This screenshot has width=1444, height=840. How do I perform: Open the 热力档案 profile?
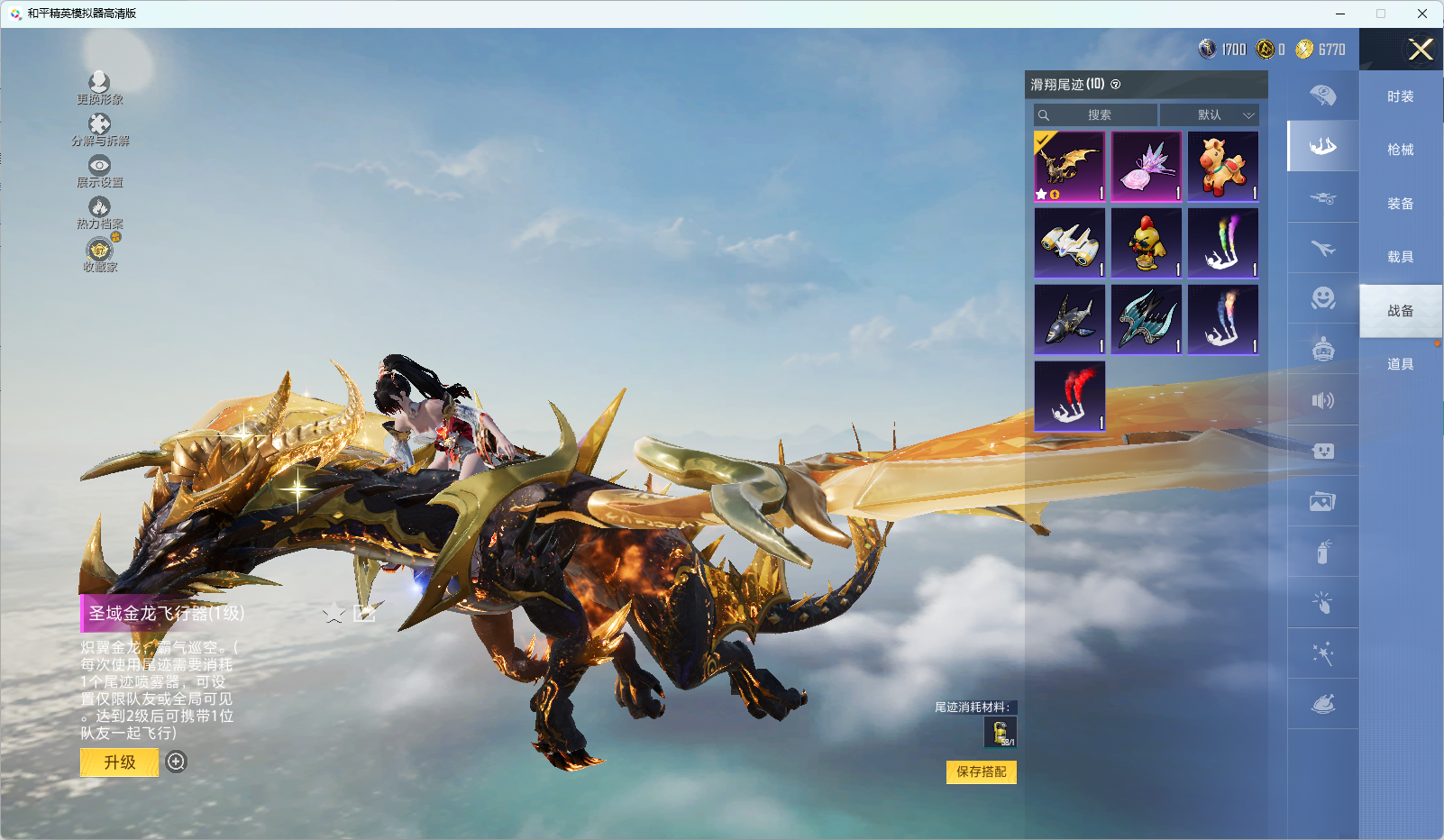tap(99, 214)
